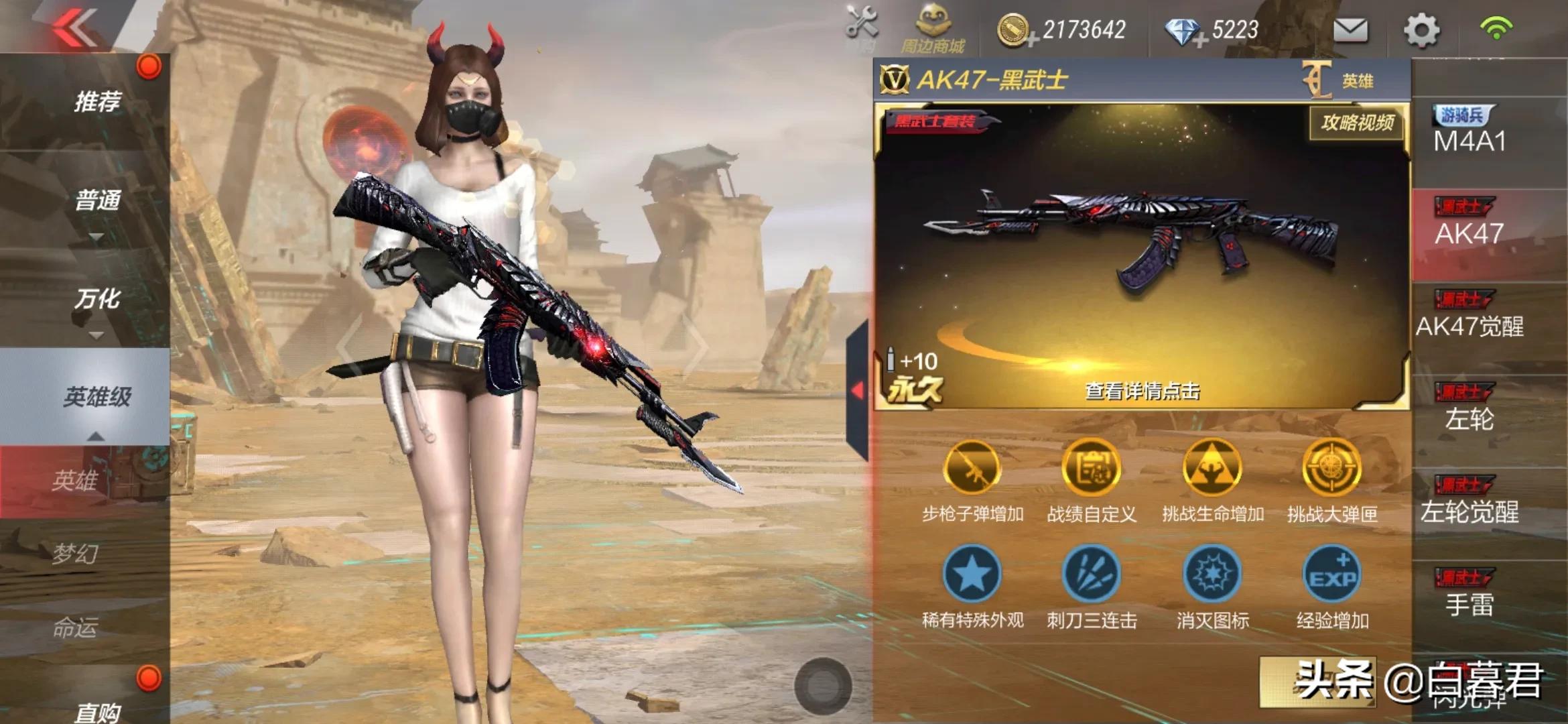This screenshot has width=1568, height=724.
Task: Open the 直购 direct purchase section
Action: tap(96, 709)
